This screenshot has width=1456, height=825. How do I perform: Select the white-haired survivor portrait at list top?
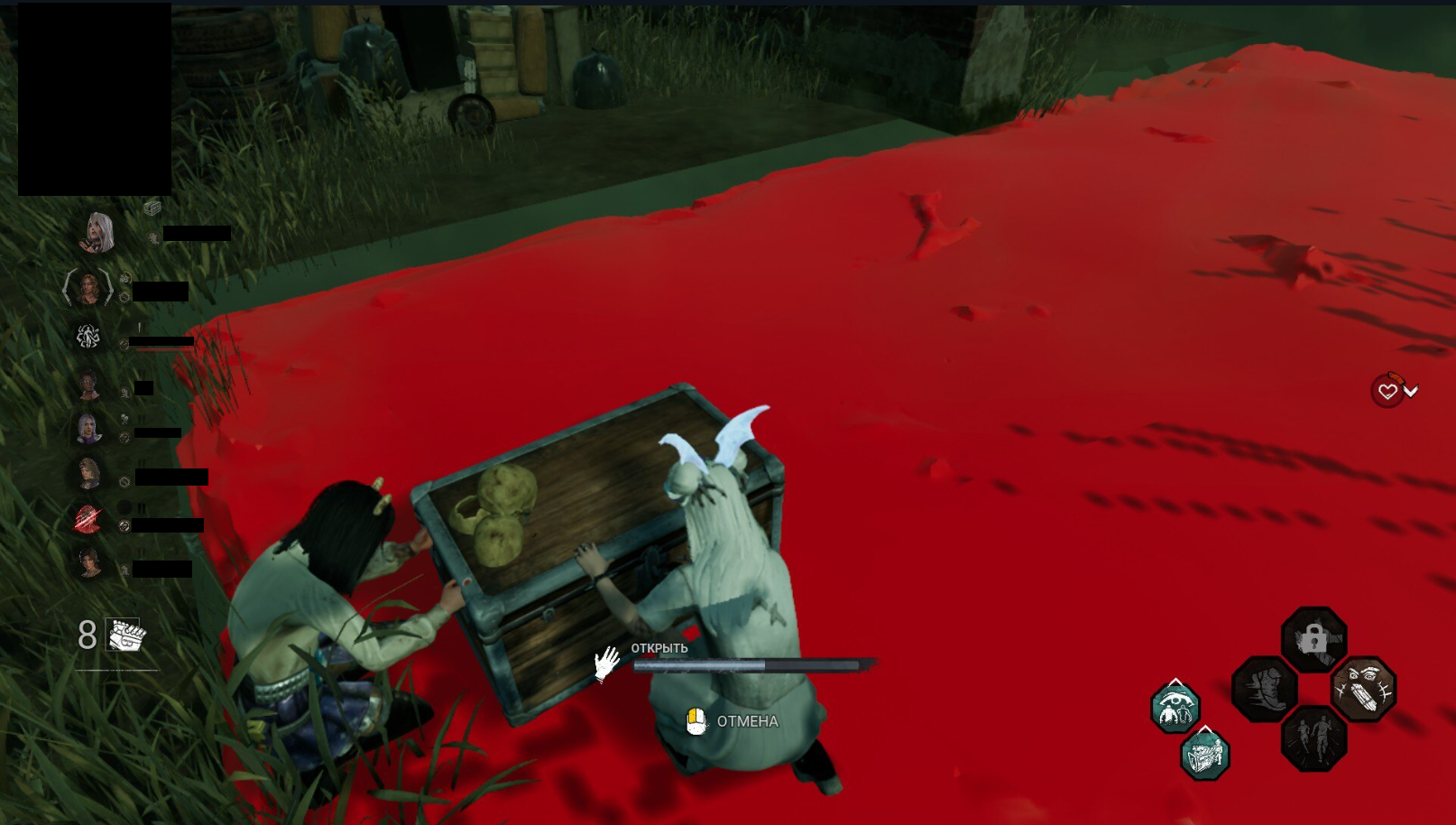pos(99,233)
